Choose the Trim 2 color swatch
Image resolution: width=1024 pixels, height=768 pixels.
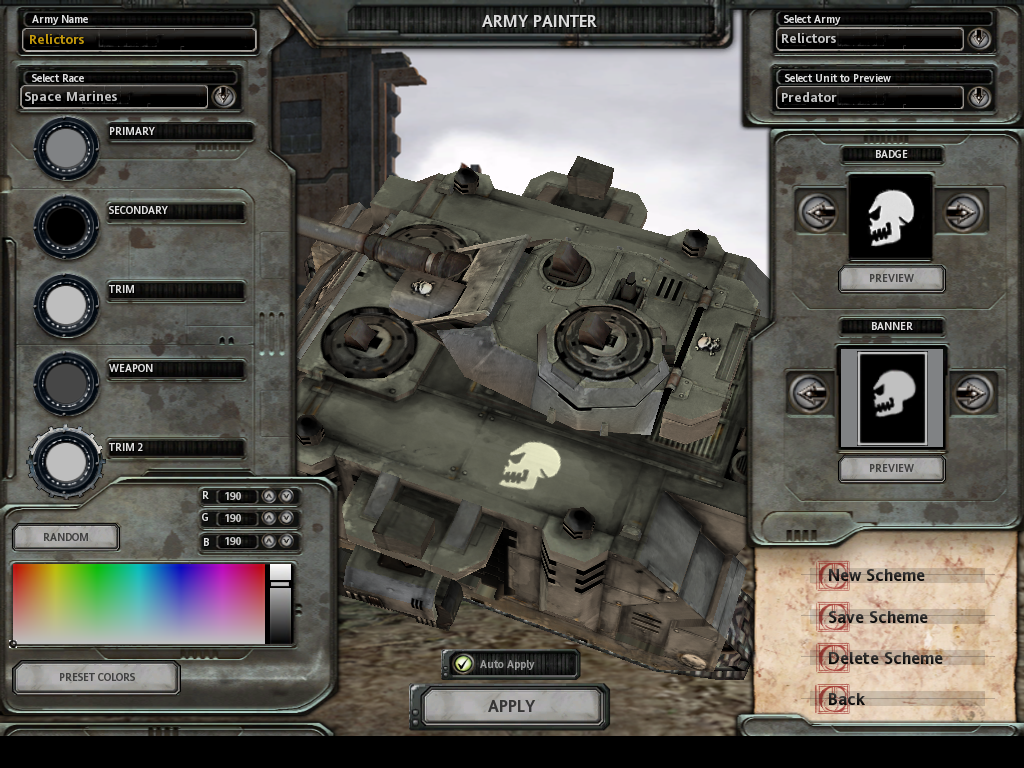coord(66,461)
